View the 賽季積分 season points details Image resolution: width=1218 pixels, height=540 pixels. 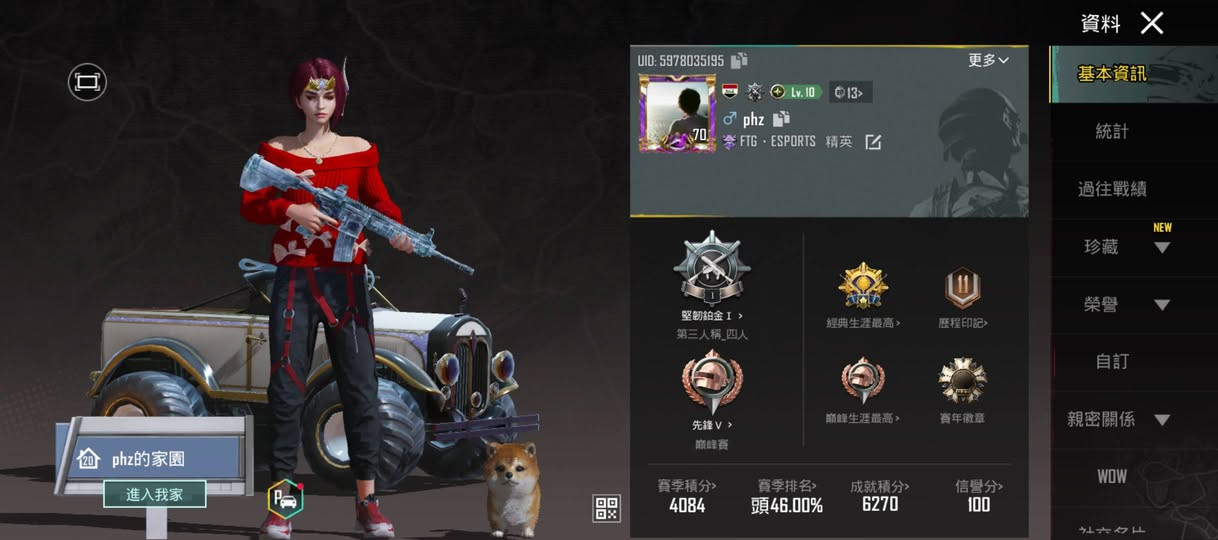click(x=687, y=496)
